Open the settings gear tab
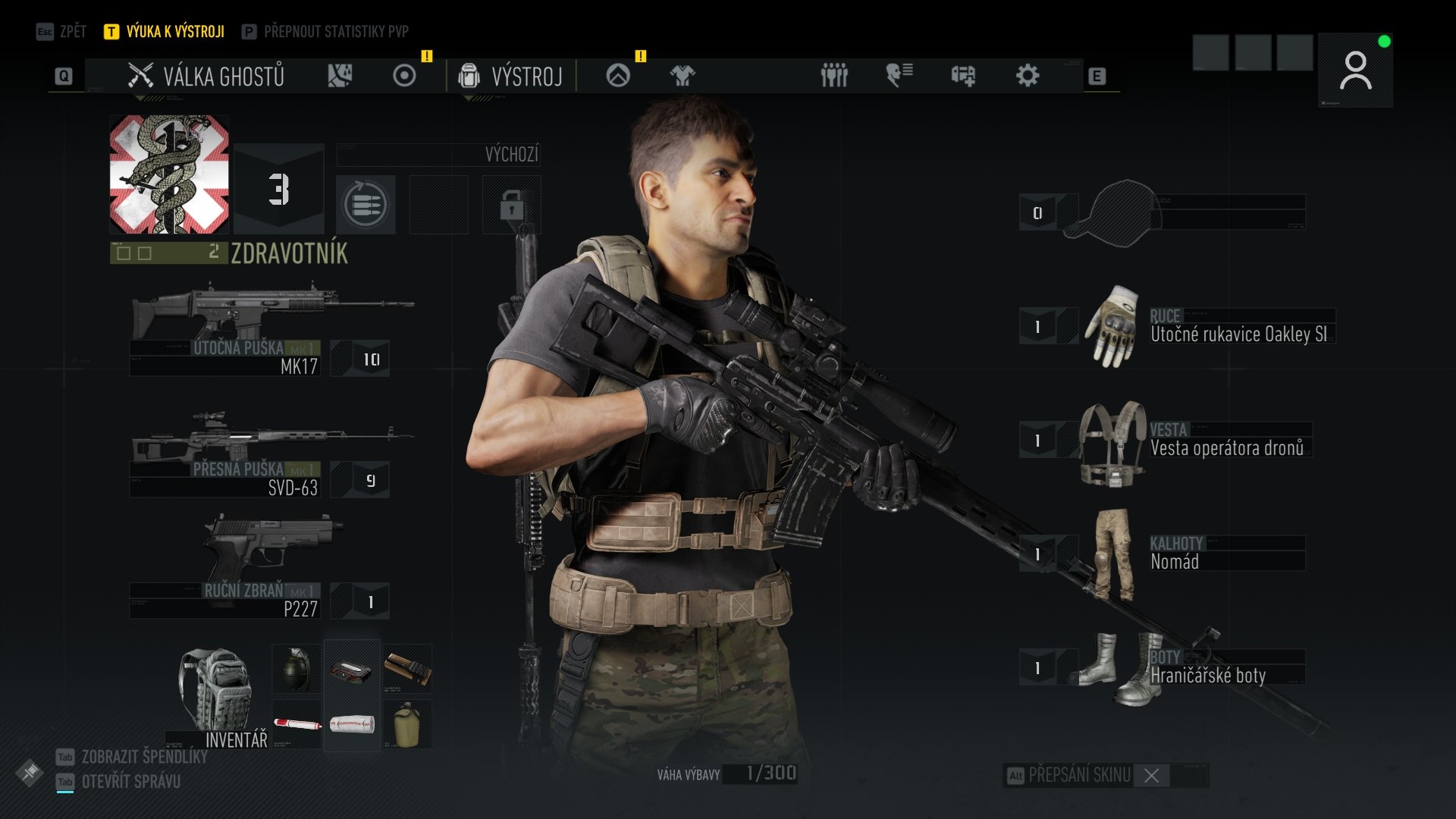Screen dimensions: 1456x819 pyautogui.click(x=1028, y=76)
